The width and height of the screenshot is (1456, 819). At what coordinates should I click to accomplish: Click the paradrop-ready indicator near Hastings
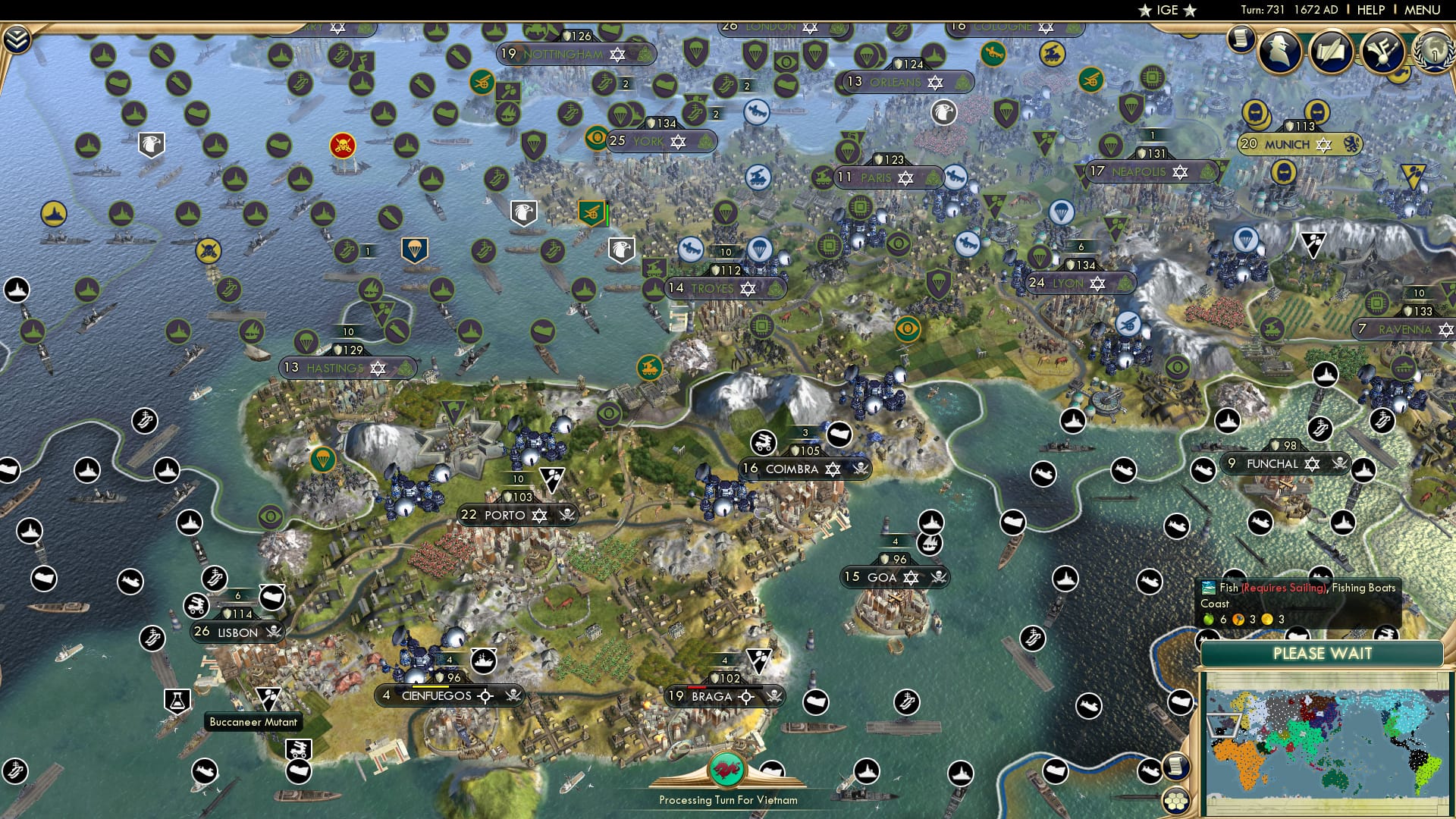306,340
